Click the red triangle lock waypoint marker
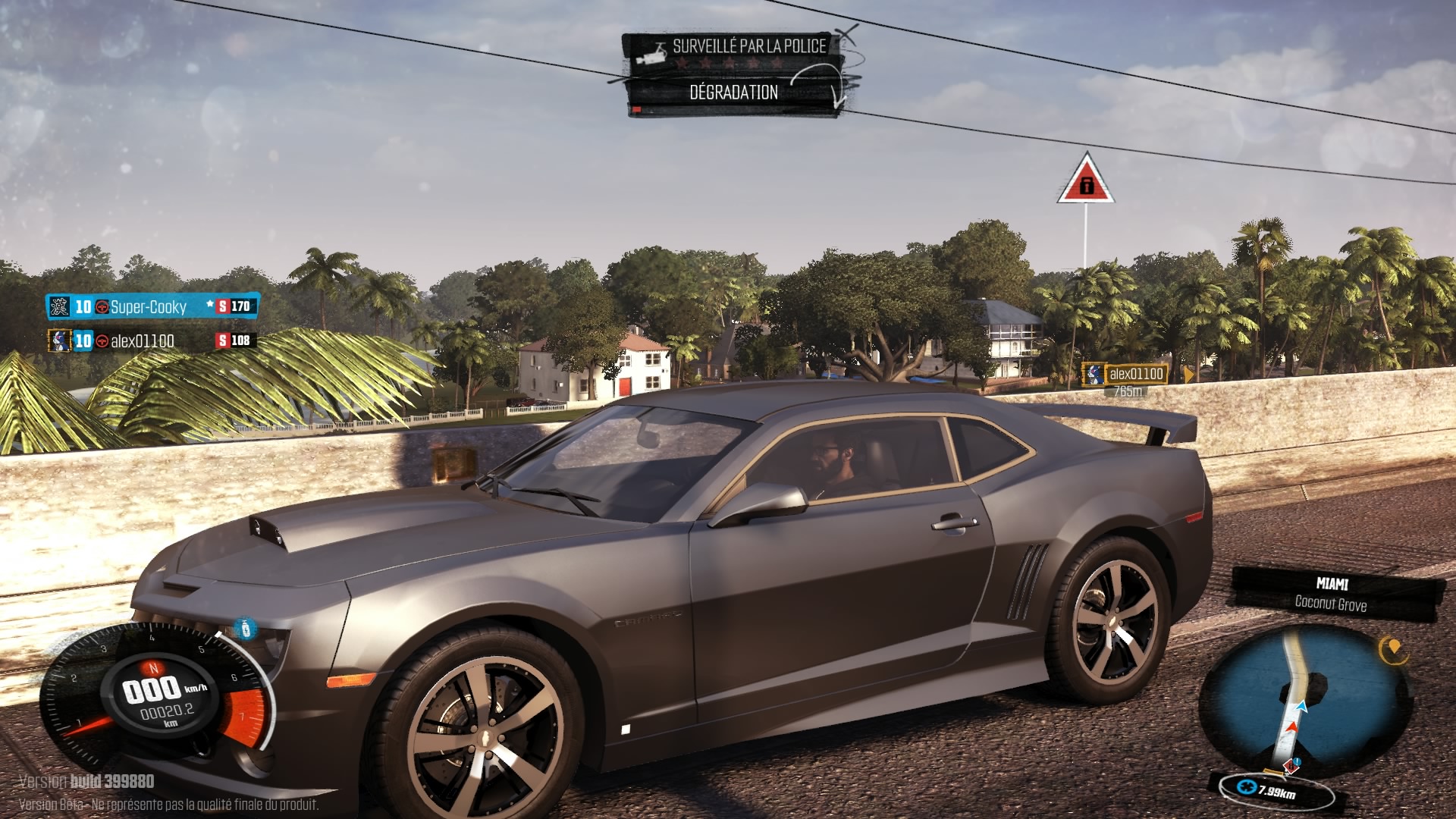The width and height of the screenshot is (1456, 819). pos(1086,182)
